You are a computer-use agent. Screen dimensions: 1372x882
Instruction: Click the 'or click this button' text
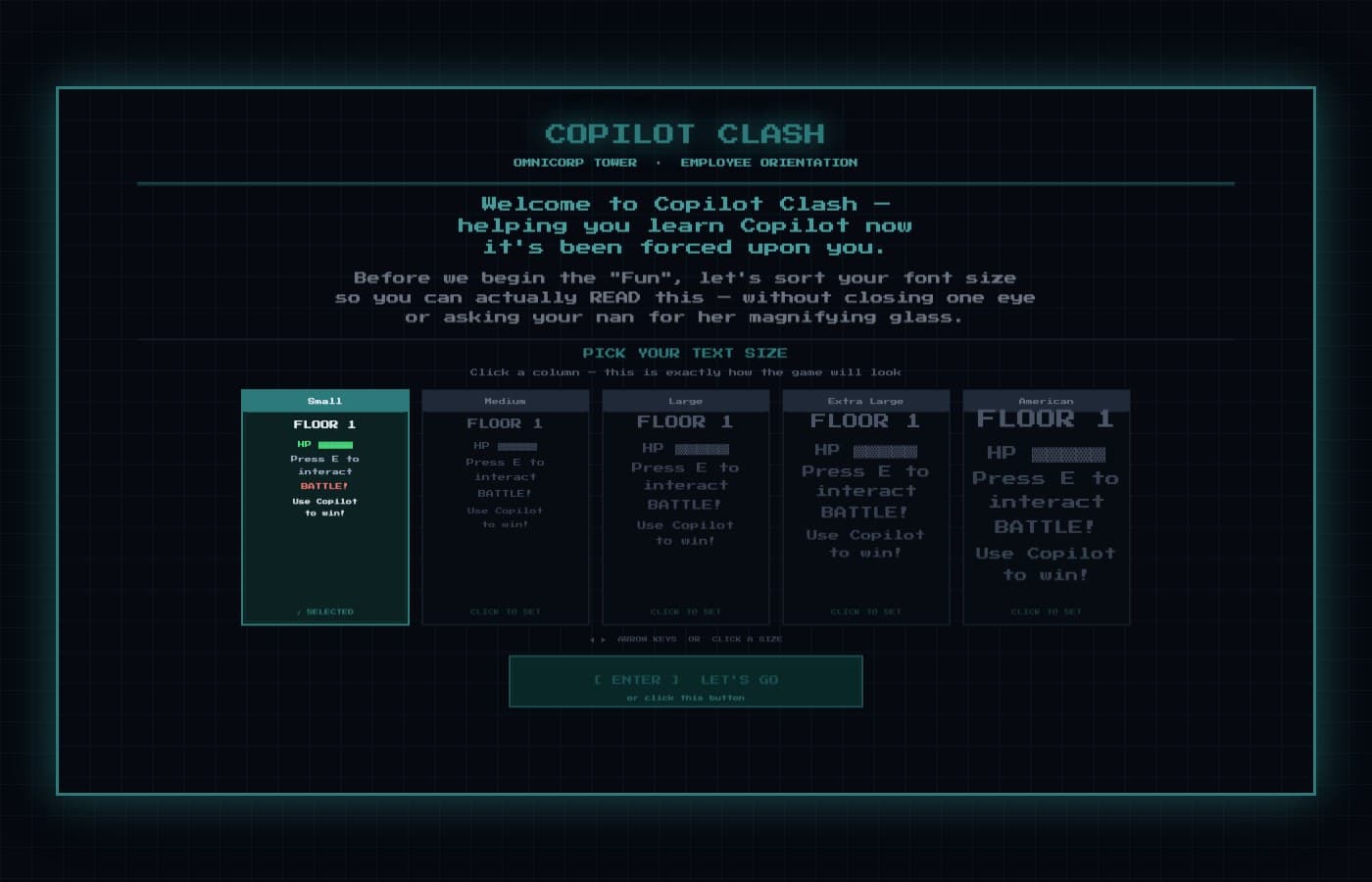pos(685,698)
